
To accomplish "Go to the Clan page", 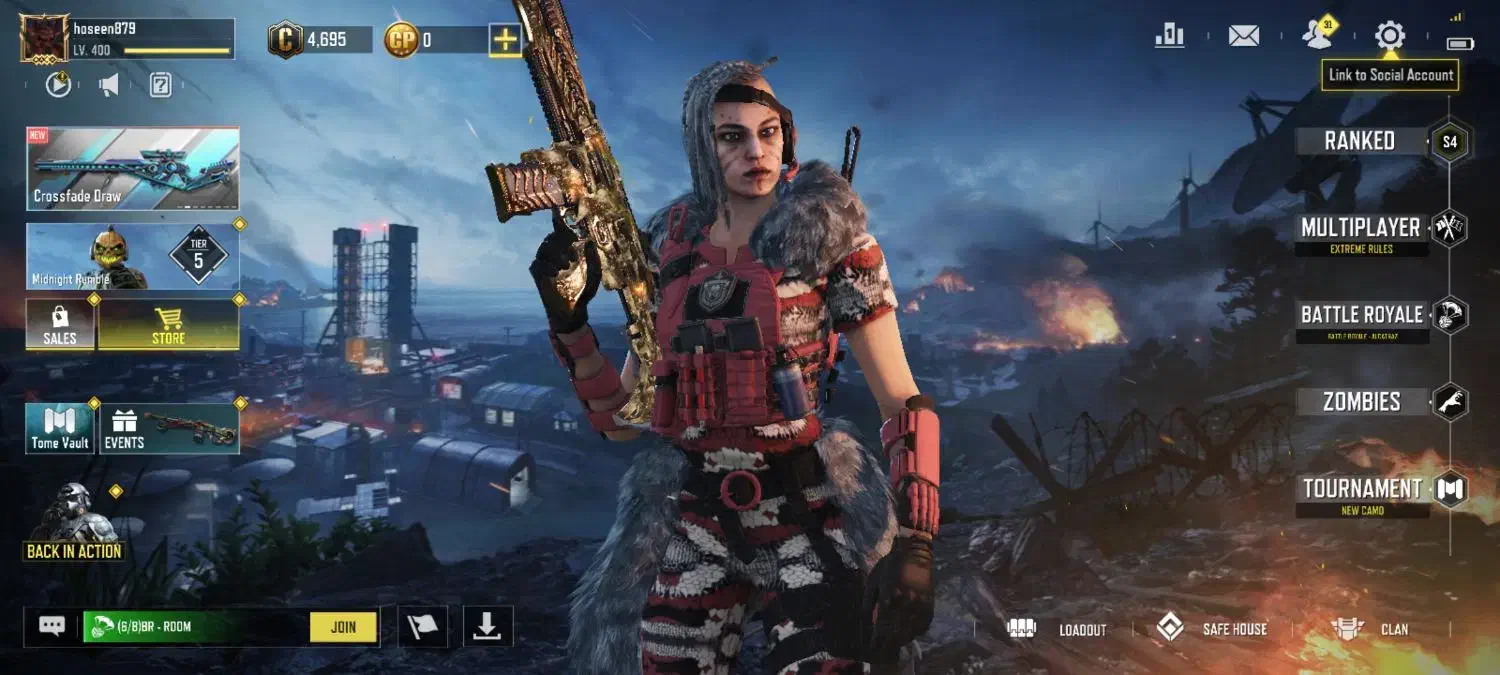I will click(1370, 629).
